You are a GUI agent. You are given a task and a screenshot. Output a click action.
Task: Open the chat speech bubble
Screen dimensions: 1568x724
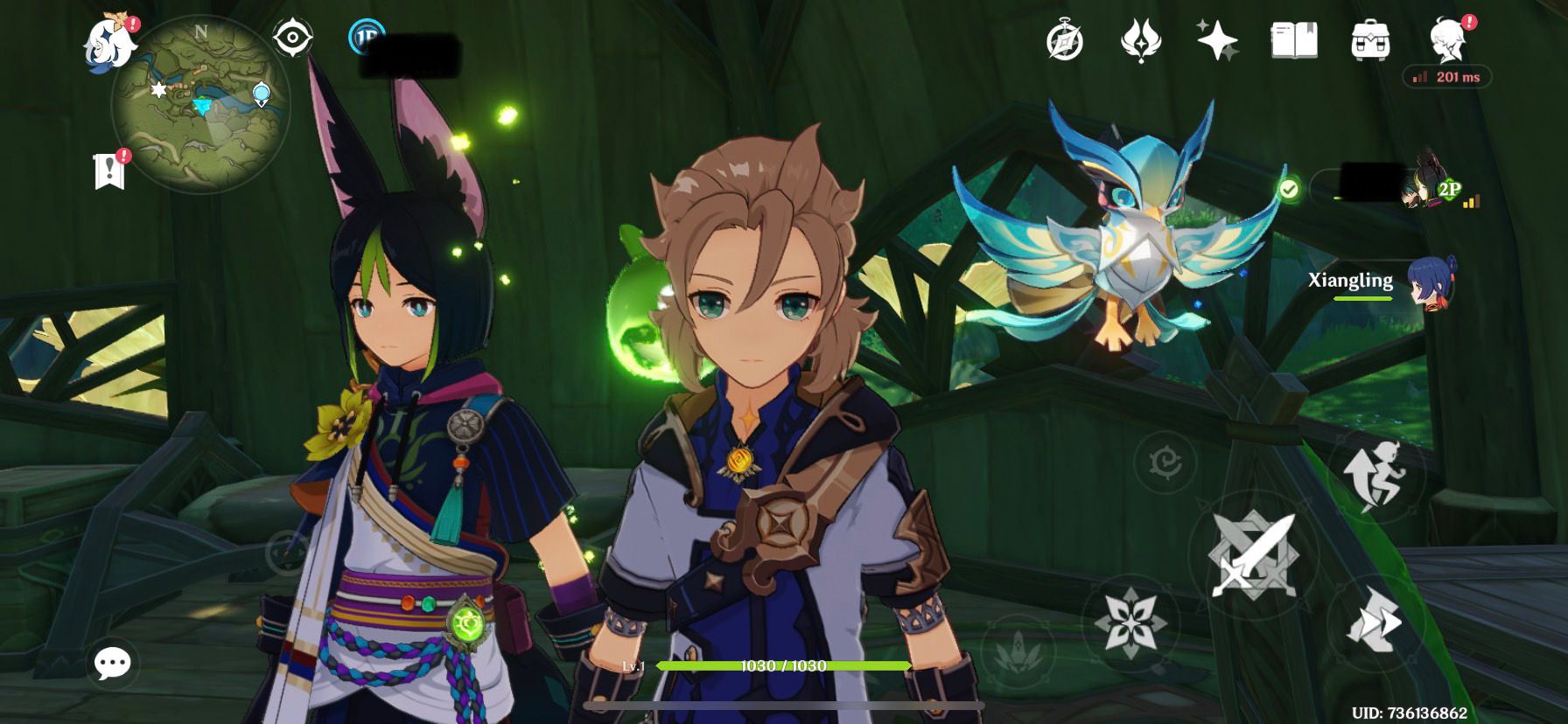113,665
